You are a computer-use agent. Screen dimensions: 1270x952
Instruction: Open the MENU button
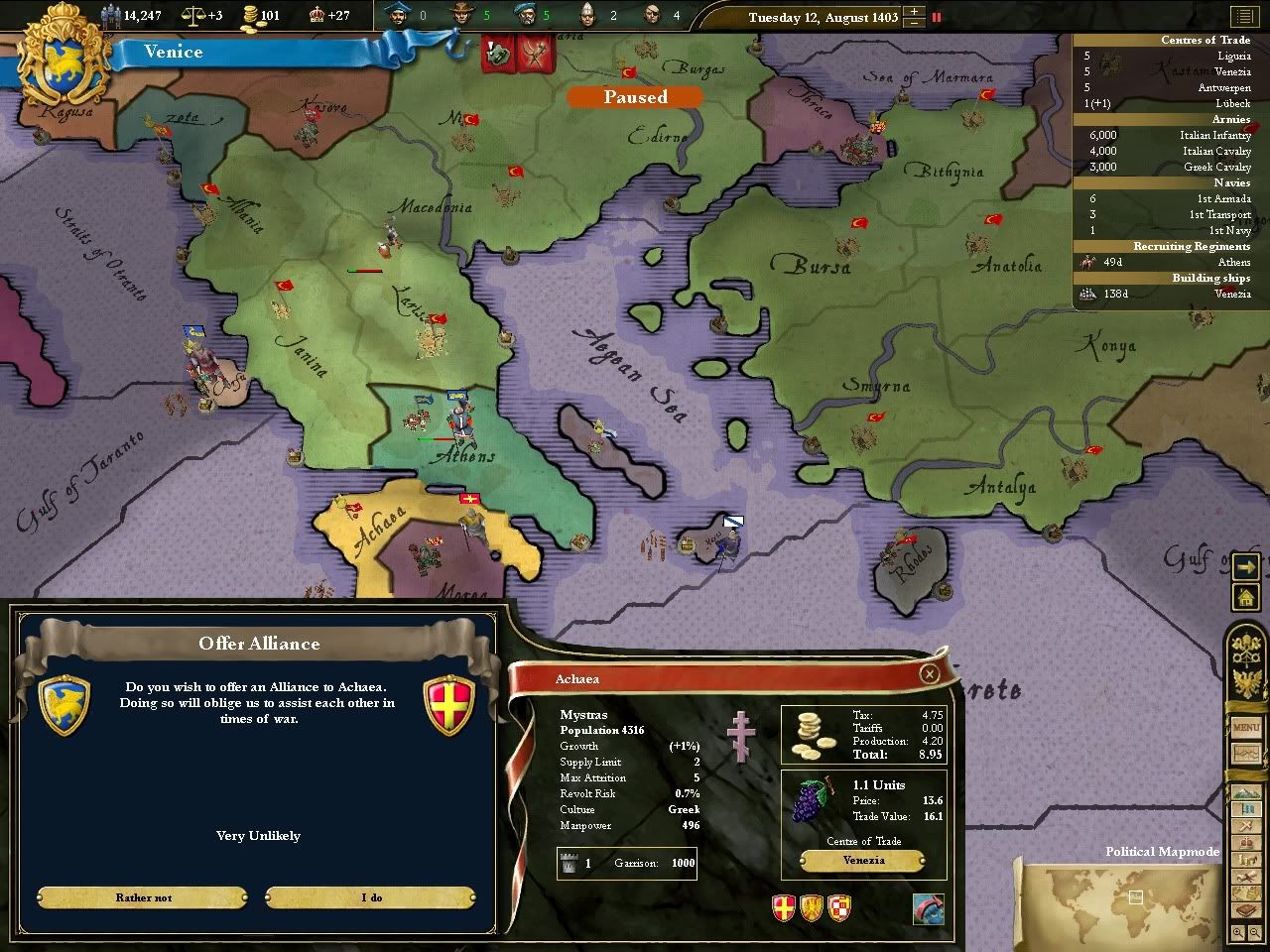1245,728
